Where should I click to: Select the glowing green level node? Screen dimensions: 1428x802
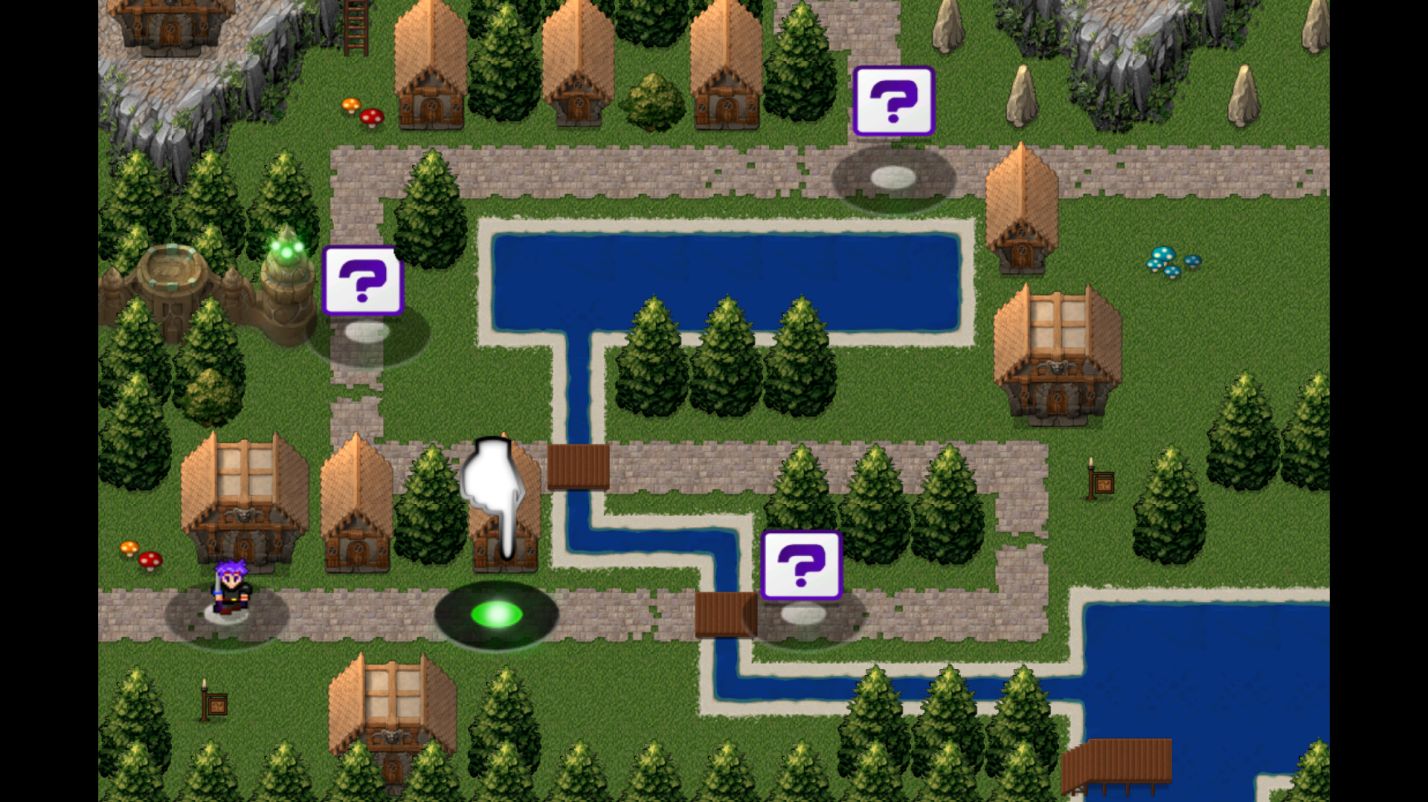pyautogui.click(x=496, y=614)
